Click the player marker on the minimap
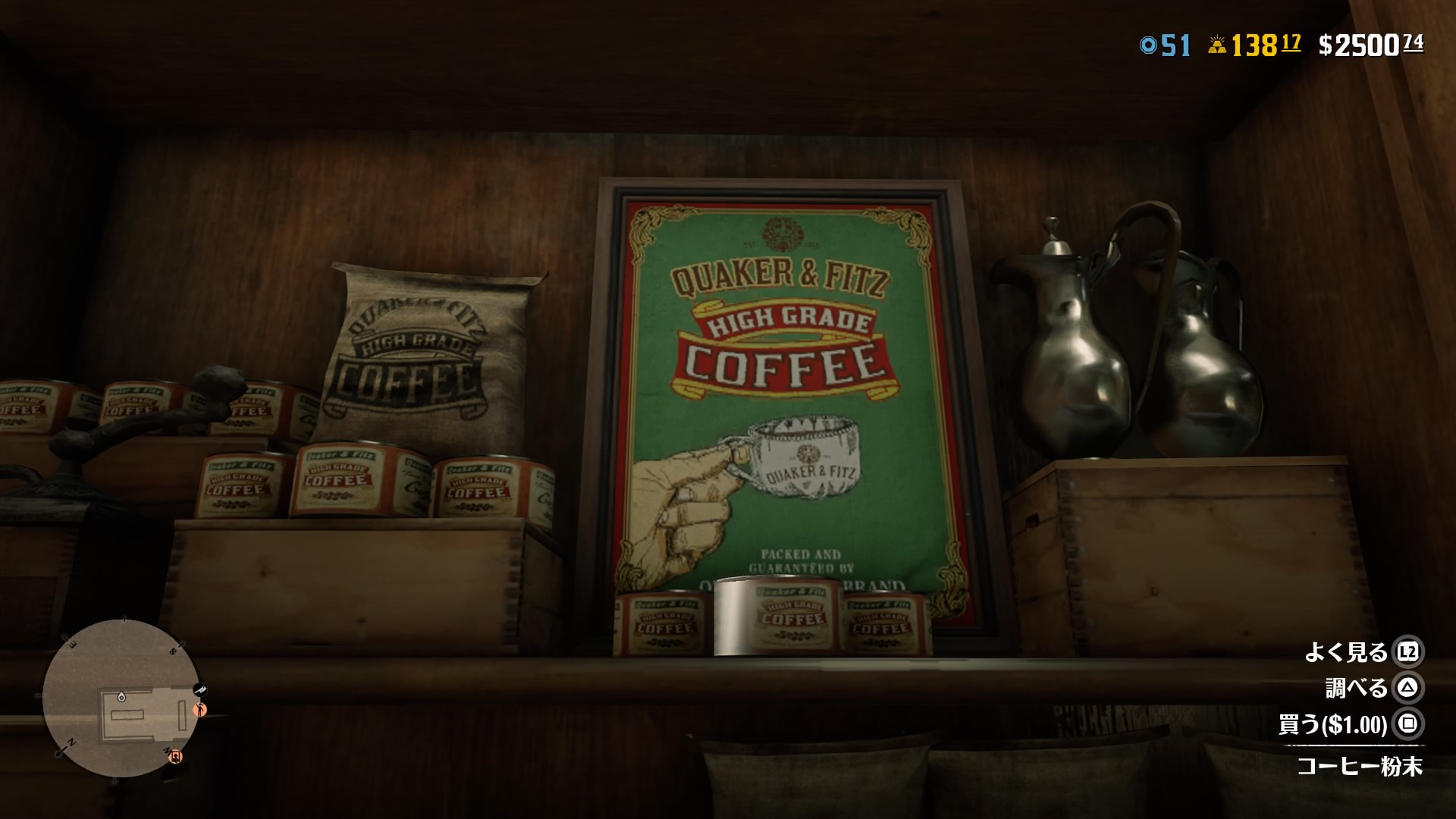Image resolution: width=1456 pixels, height=819 pixels. point(121,697)
